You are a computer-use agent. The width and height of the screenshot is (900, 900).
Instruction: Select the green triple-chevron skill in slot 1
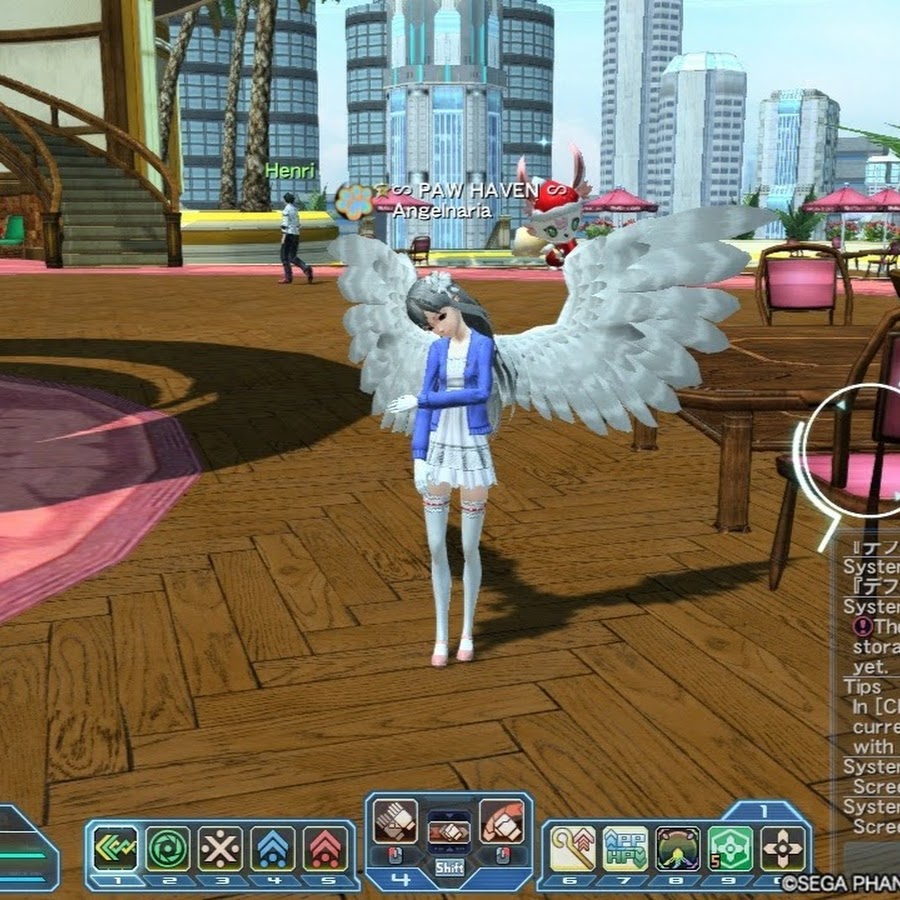coord(116,849)
